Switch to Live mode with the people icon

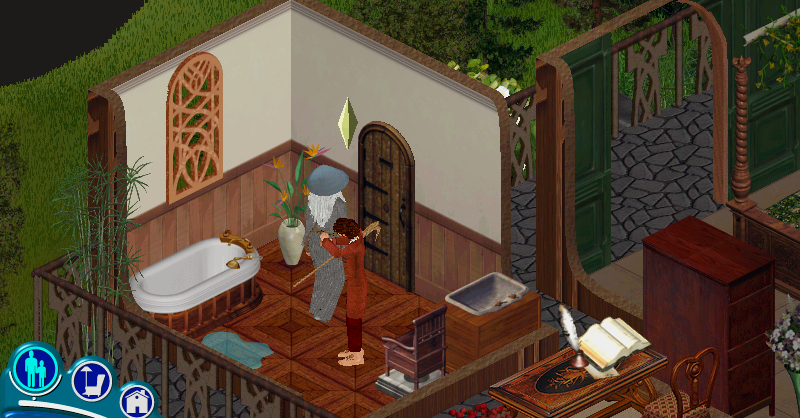[x=36, y=368]
